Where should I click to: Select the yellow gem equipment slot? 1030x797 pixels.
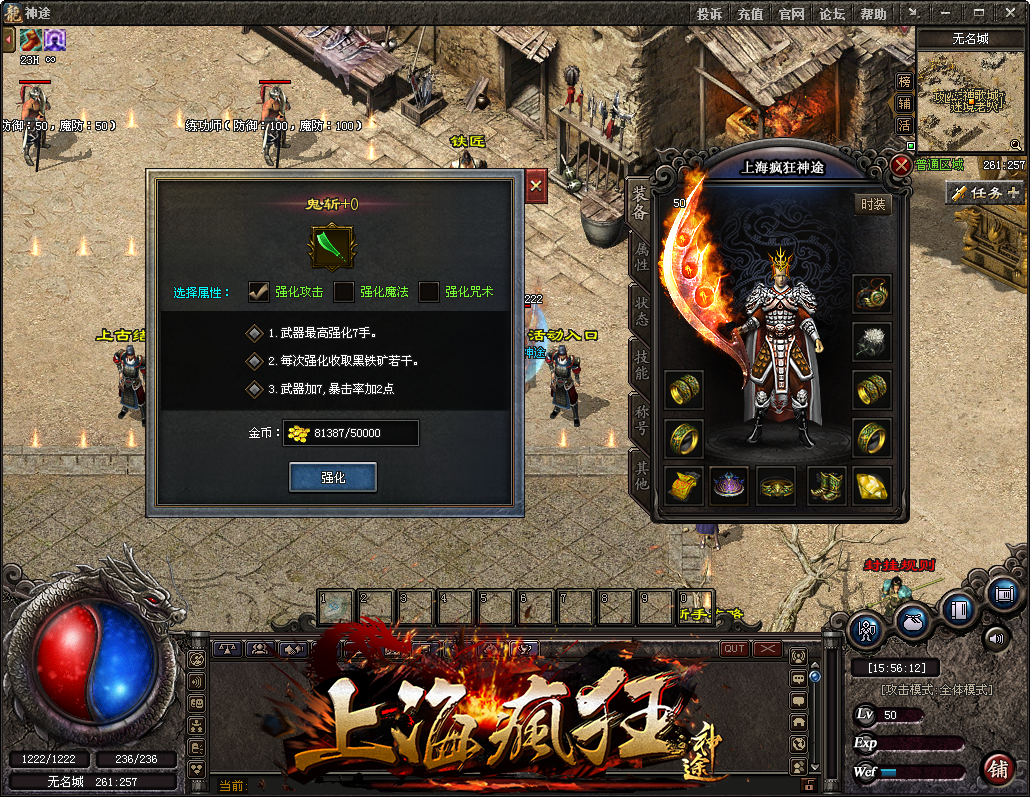click(x=872, y=486)
